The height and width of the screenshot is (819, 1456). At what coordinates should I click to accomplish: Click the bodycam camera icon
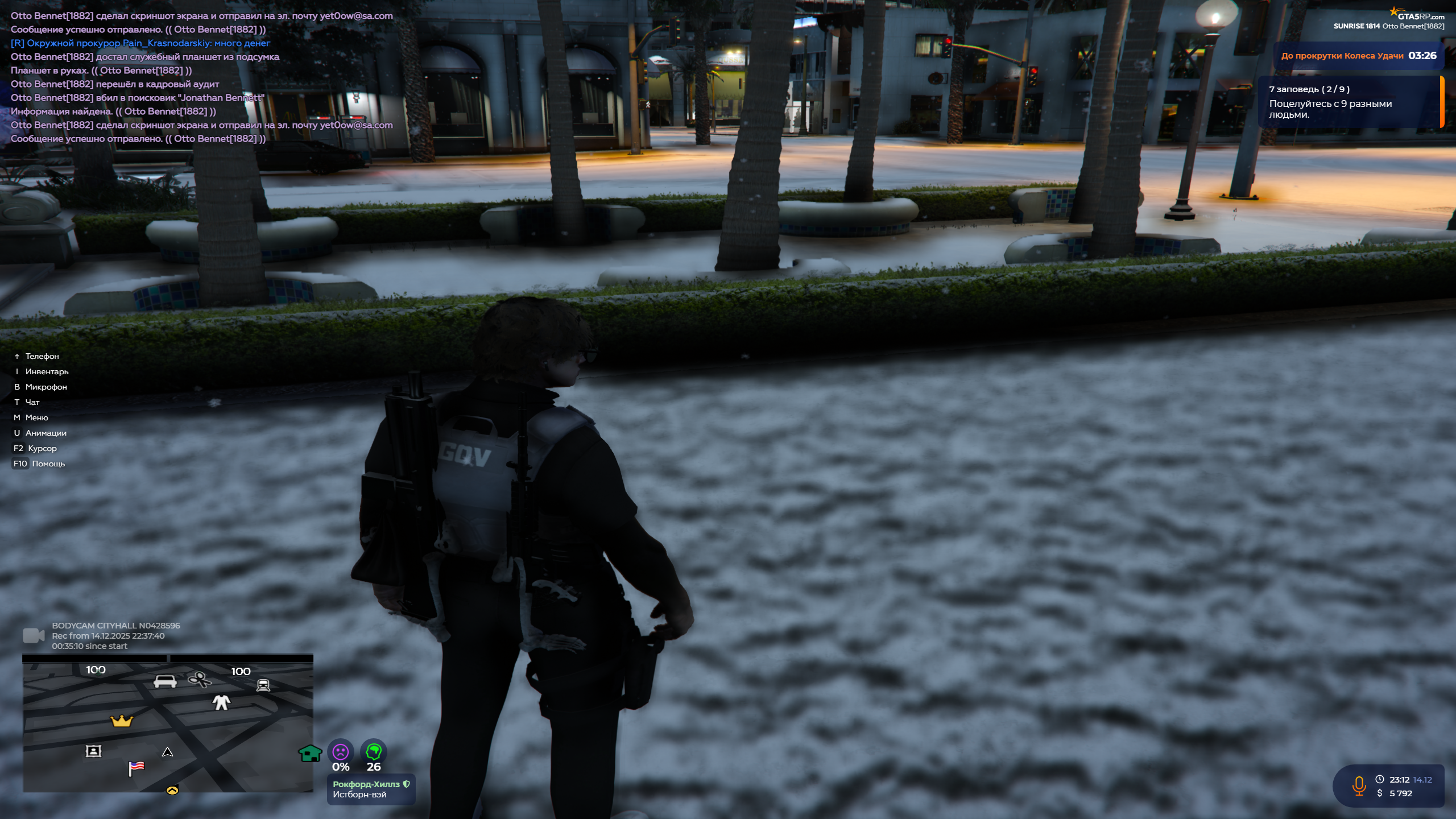point(34,635)
